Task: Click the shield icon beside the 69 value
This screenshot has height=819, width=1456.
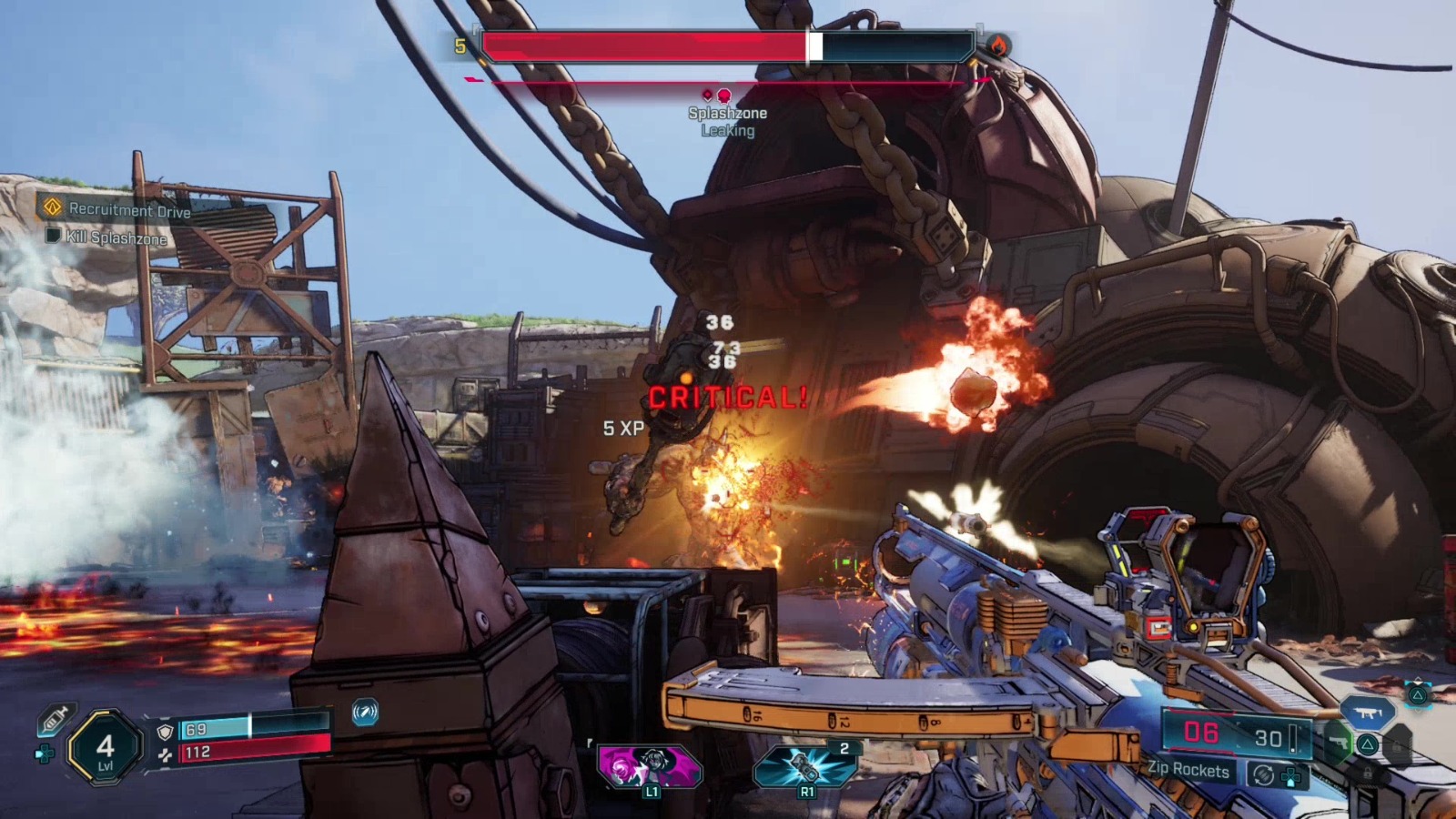Action: click(x=164, y=731)
